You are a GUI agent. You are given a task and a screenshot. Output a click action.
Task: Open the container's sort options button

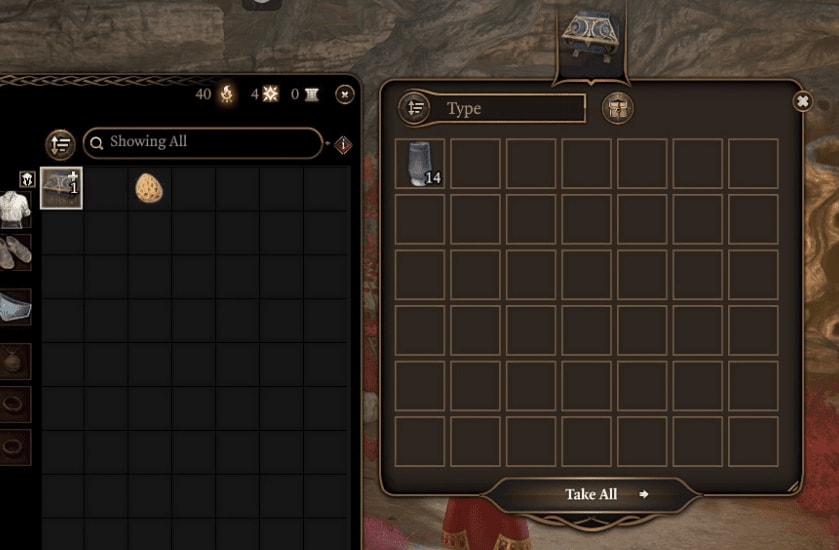pyautogui.click(x=415, y=108)
